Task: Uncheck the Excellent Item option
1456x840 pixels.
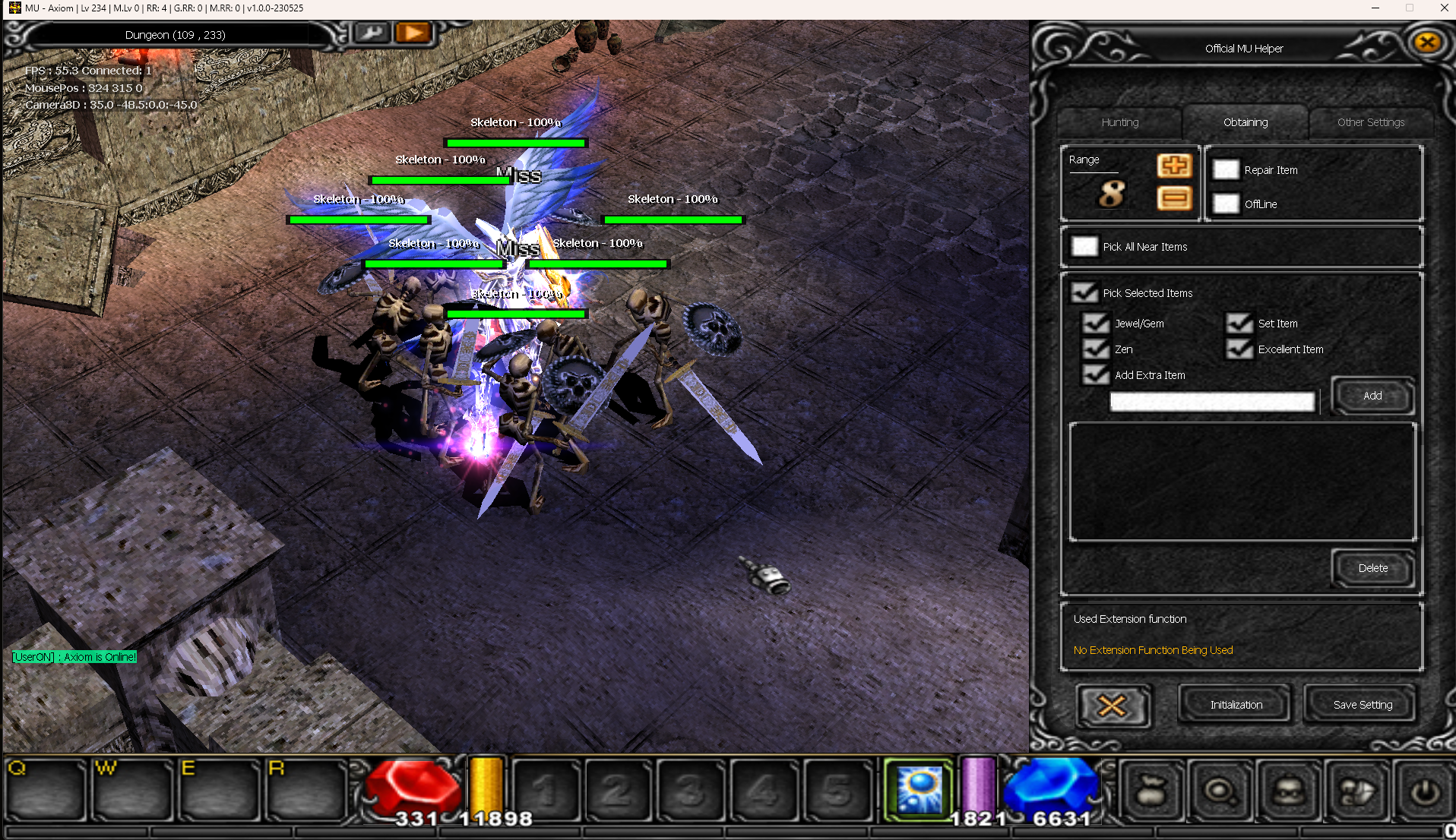Action: pos(1239,349)
